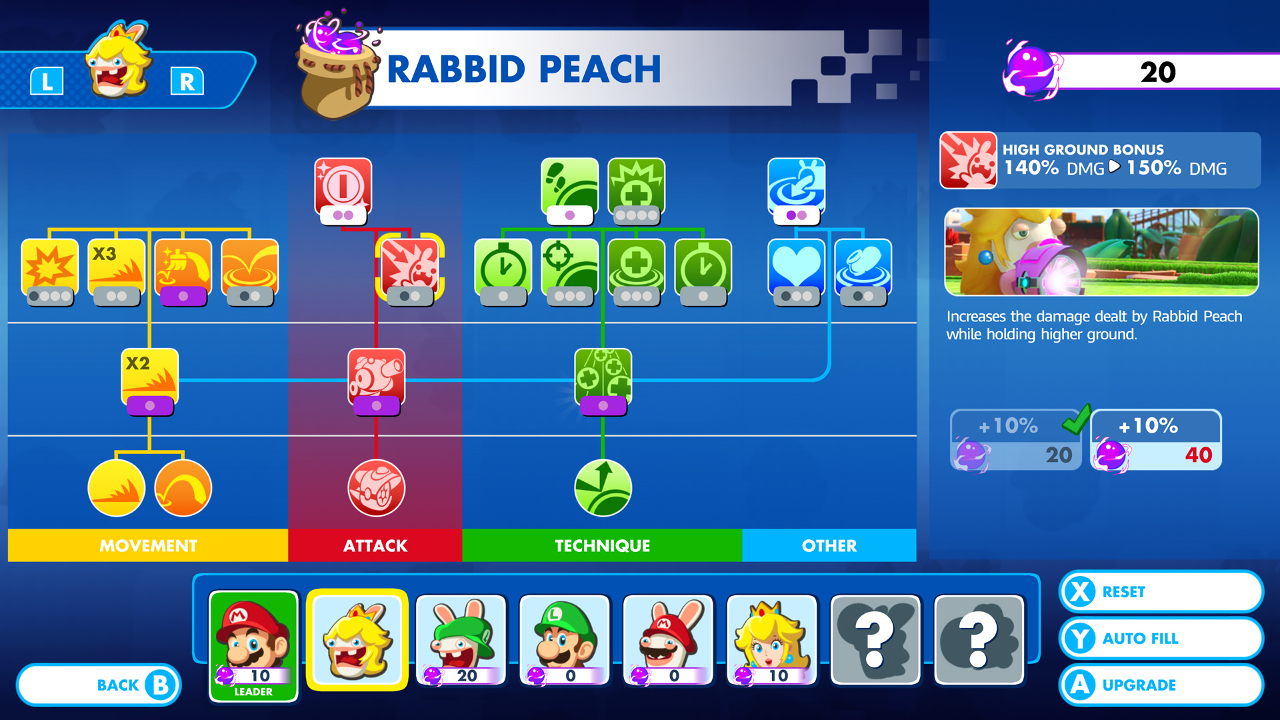This screenshot has width=1280, height=720.
Task: Select the blue team jump skill icon
Action: [x=795, y=188]
